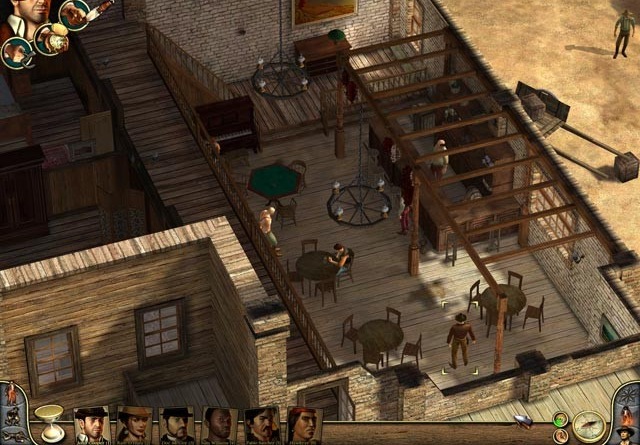This screenshot has width=640, height=445.
Task: Select the hat-wearing woman's portrait
Action: coord(134,426)
